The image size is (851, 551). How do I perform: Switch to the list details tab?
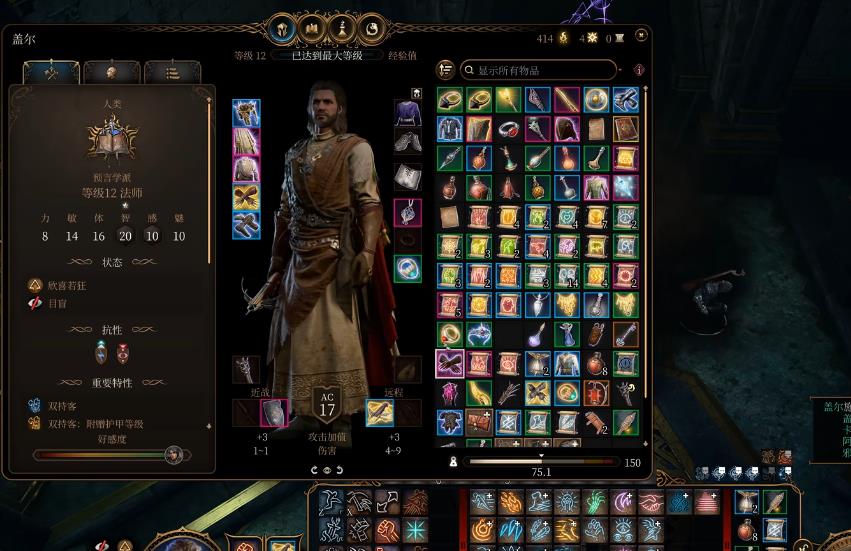(x=171, y=72)
